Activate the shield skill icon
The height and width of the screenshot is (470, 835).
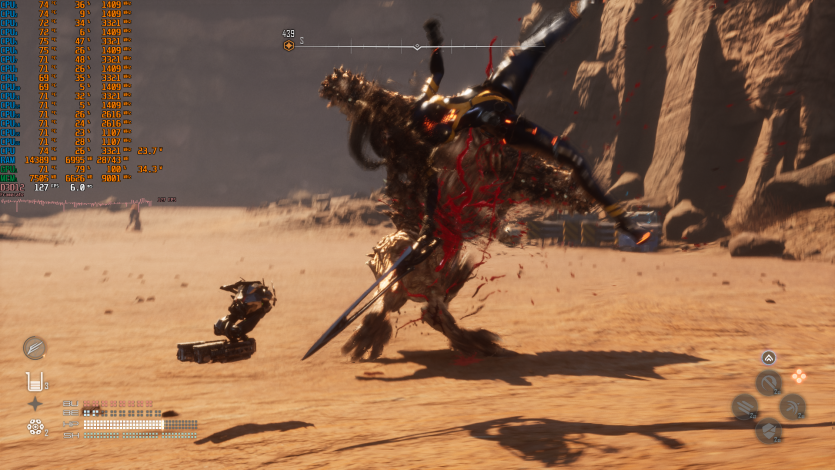pyautogui.click(x=769, y=430)
